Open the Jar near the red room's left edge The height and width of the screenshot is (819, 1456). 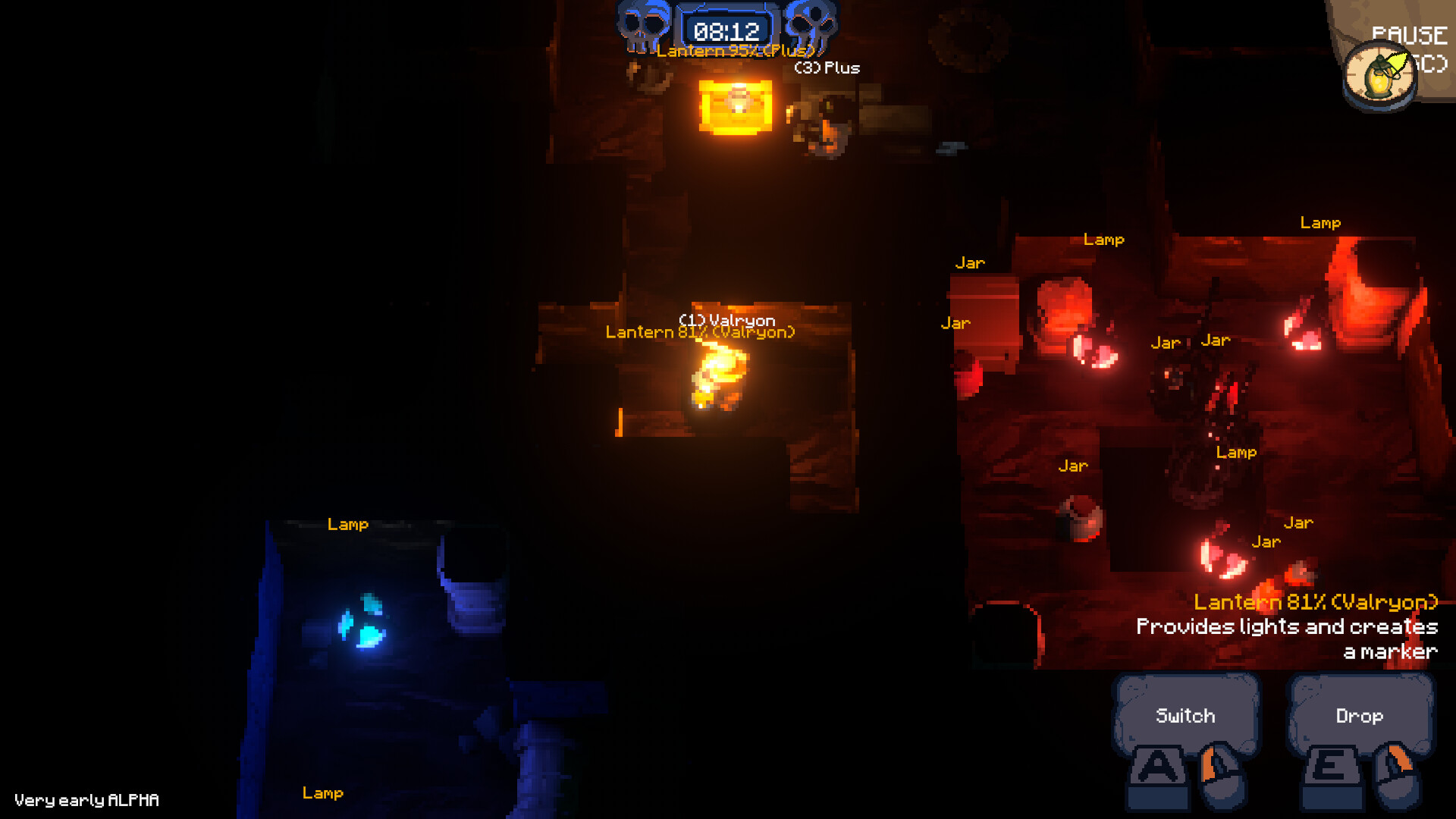[x=955, y=323]
